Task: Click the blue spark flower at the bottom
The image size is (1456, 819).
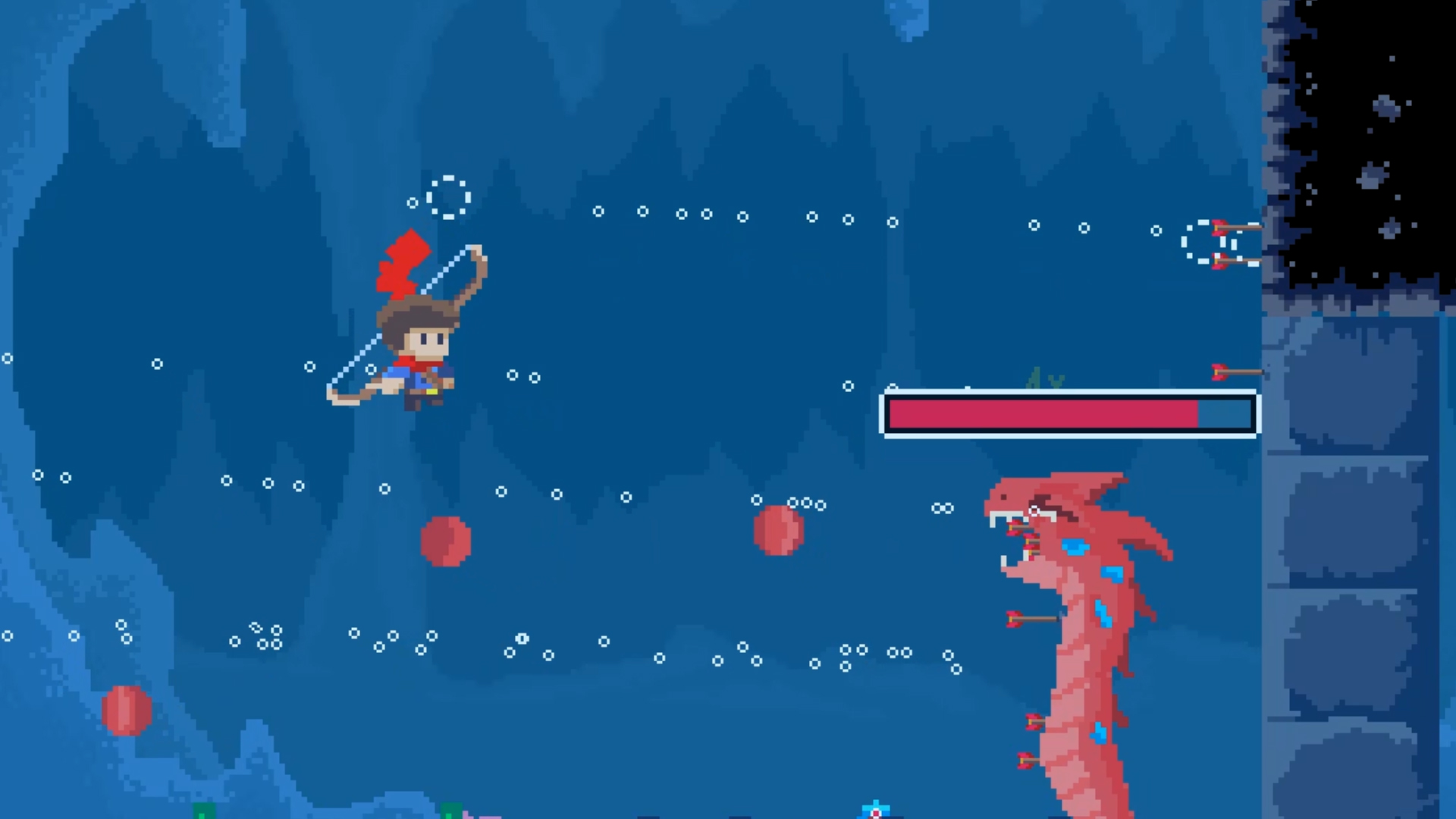Action: click(876, 809)
